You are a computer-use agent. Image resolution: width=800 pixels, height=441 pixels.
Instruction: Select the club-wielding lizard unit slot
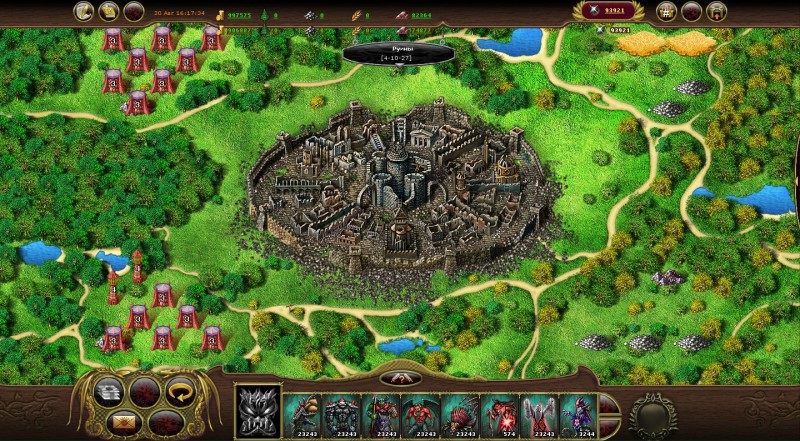301,410
